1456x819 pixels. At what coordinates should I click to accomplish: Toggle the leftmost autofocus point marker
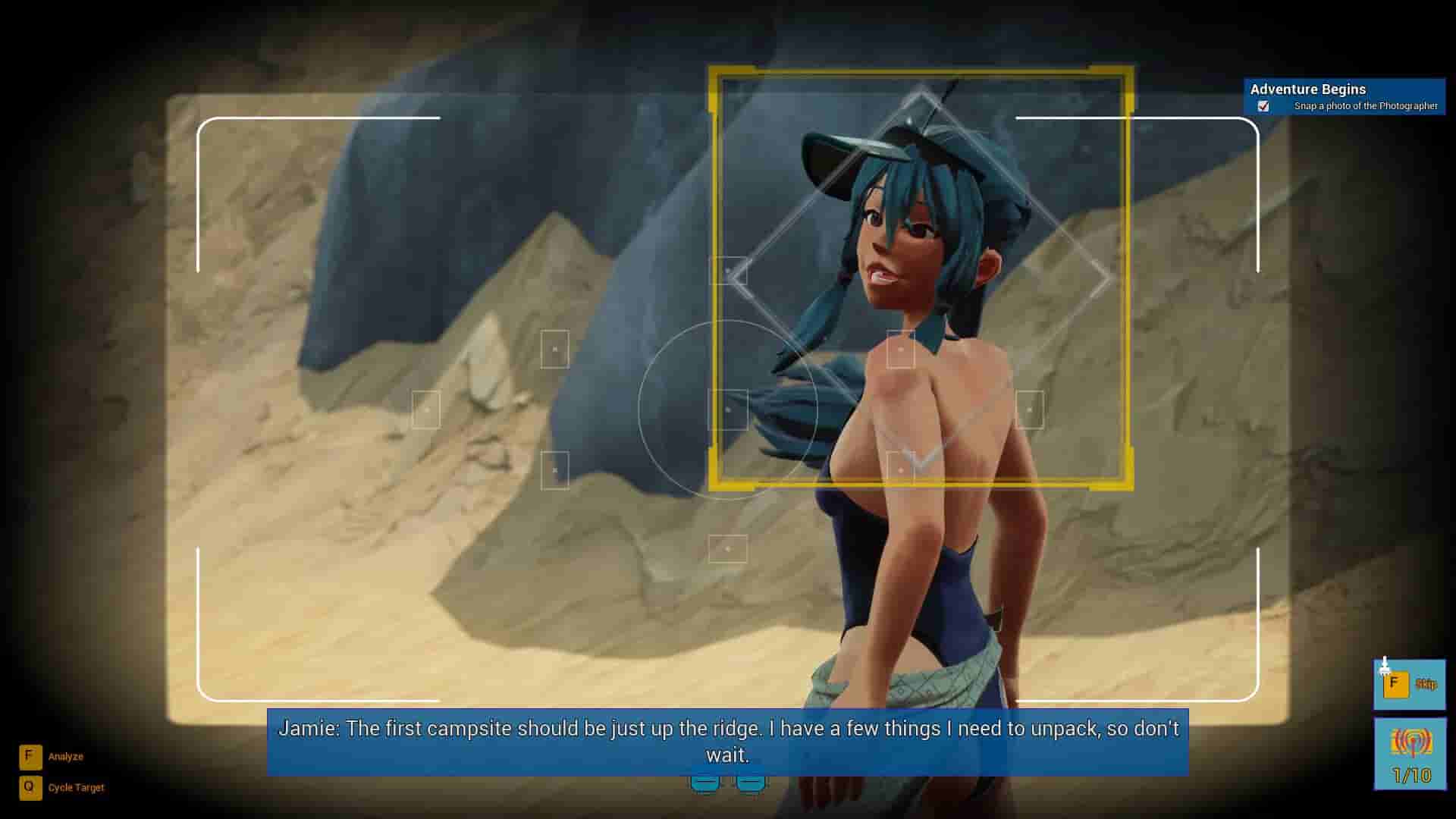[428, 408]
